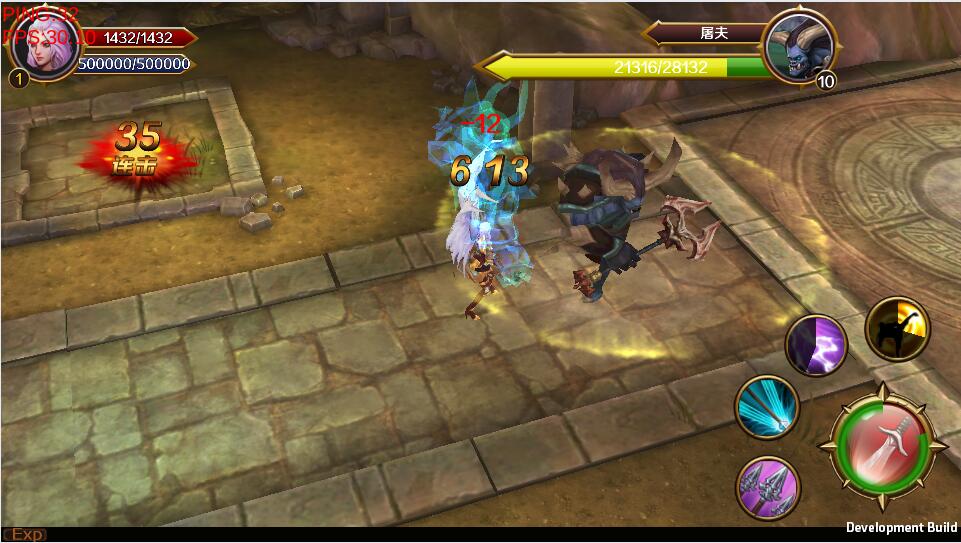Activate the black cat silhouette skill
Screen dimensions: 961x543
(897, 329)
